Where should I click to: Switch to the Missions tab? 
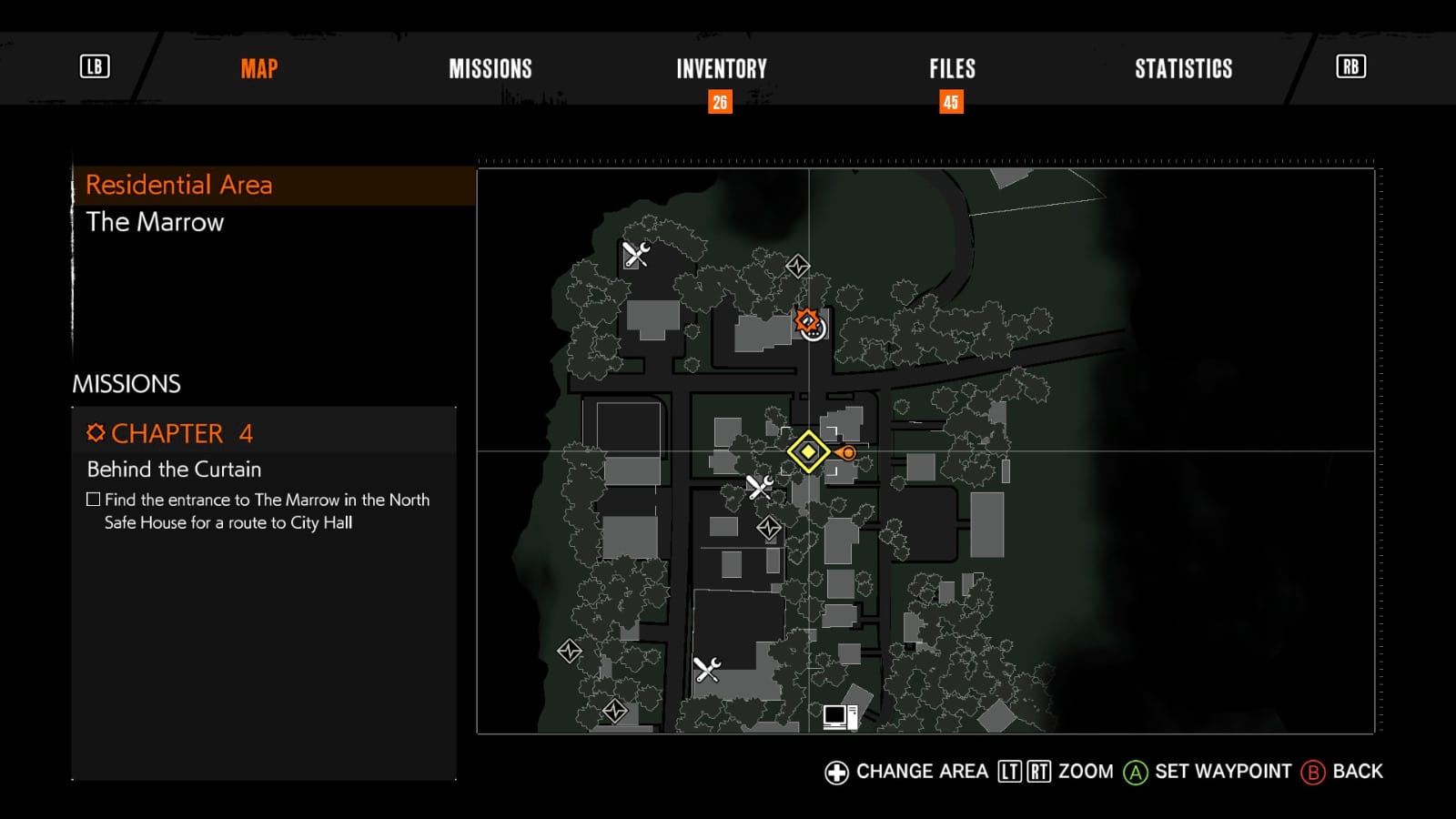point(490,69)
